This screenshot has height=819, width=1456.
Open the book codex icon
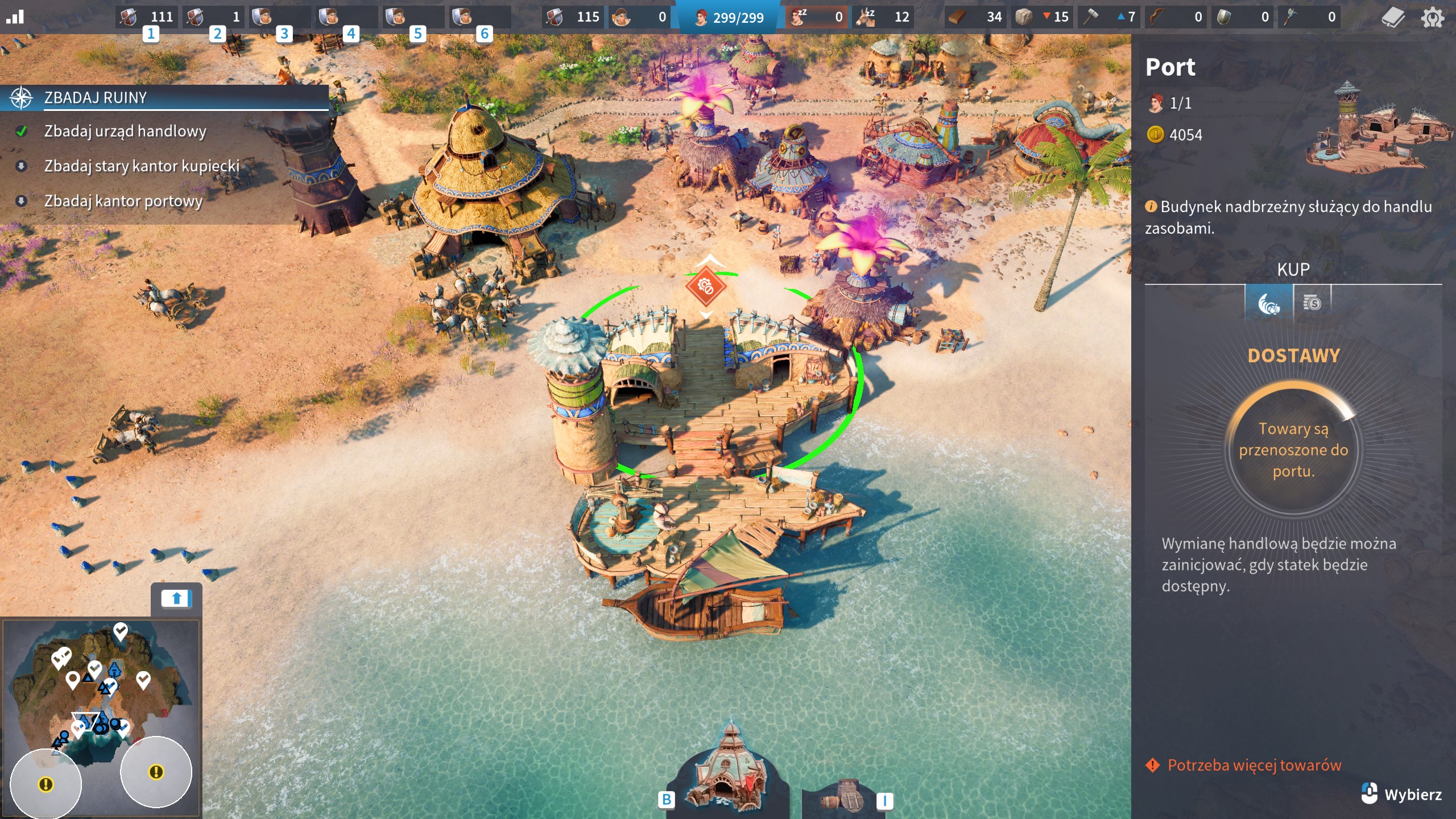(x=1393, y=18)
